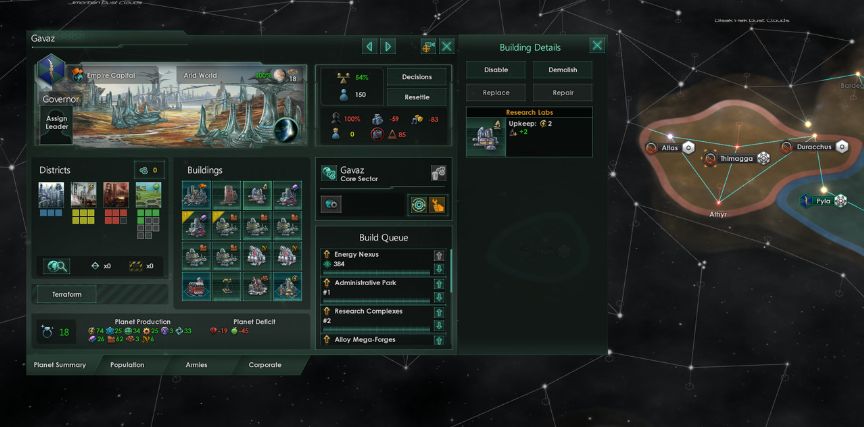The width and height of the screenshot is (864, 427).
Task: Select the Fyla system marker
Action: 822,200
